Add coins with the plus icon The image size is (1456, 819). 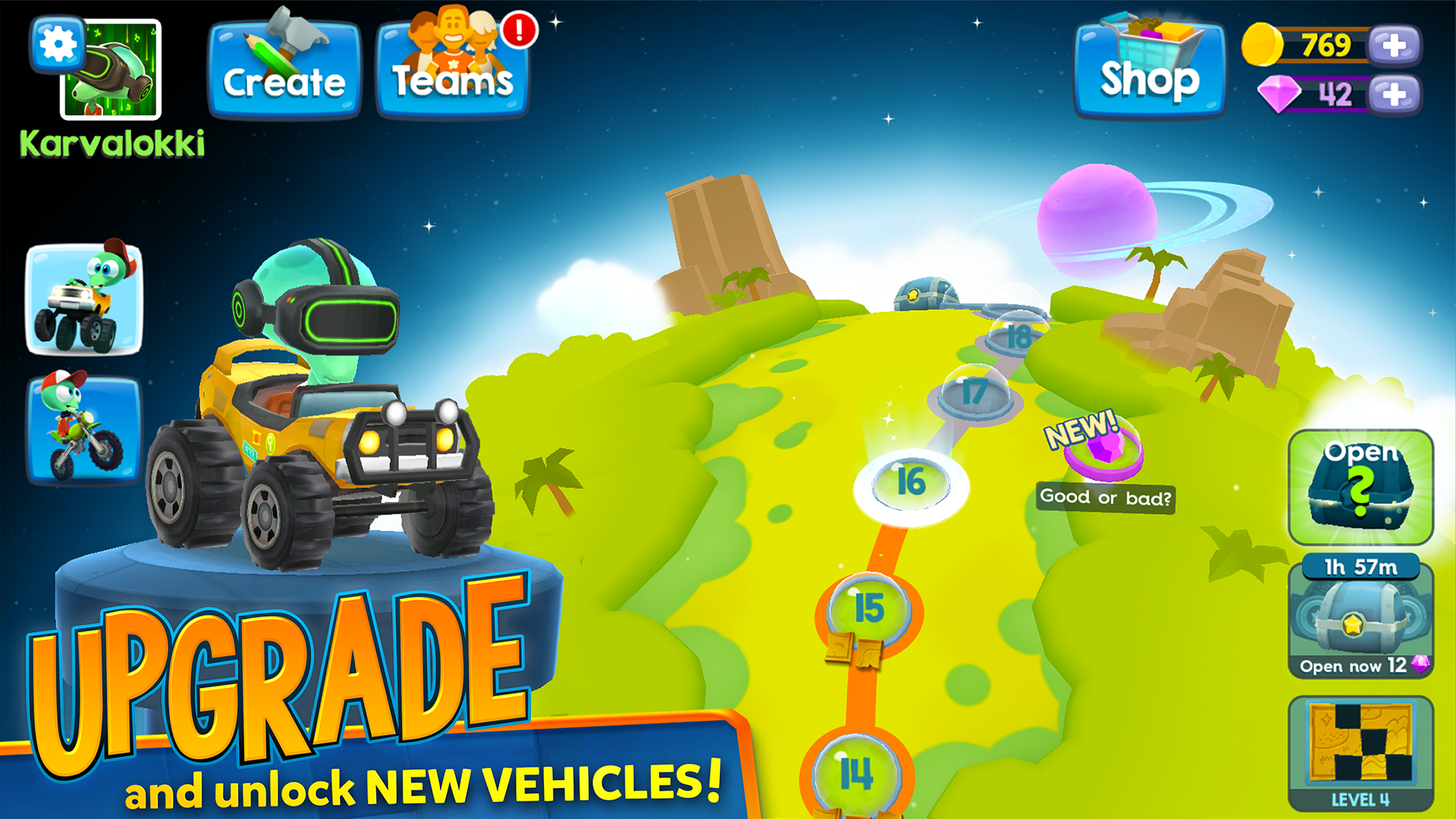tap(1392, 47)
